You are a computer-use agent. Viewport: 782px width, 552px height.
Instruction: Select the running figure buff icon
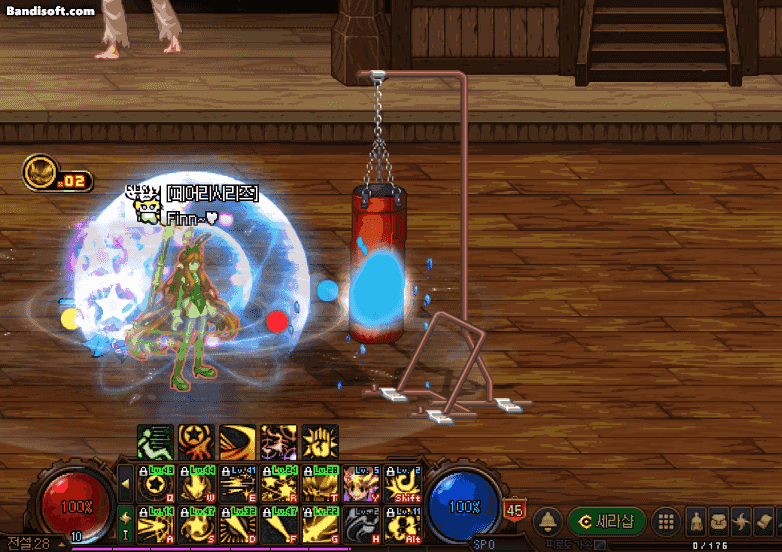point(155,441)
